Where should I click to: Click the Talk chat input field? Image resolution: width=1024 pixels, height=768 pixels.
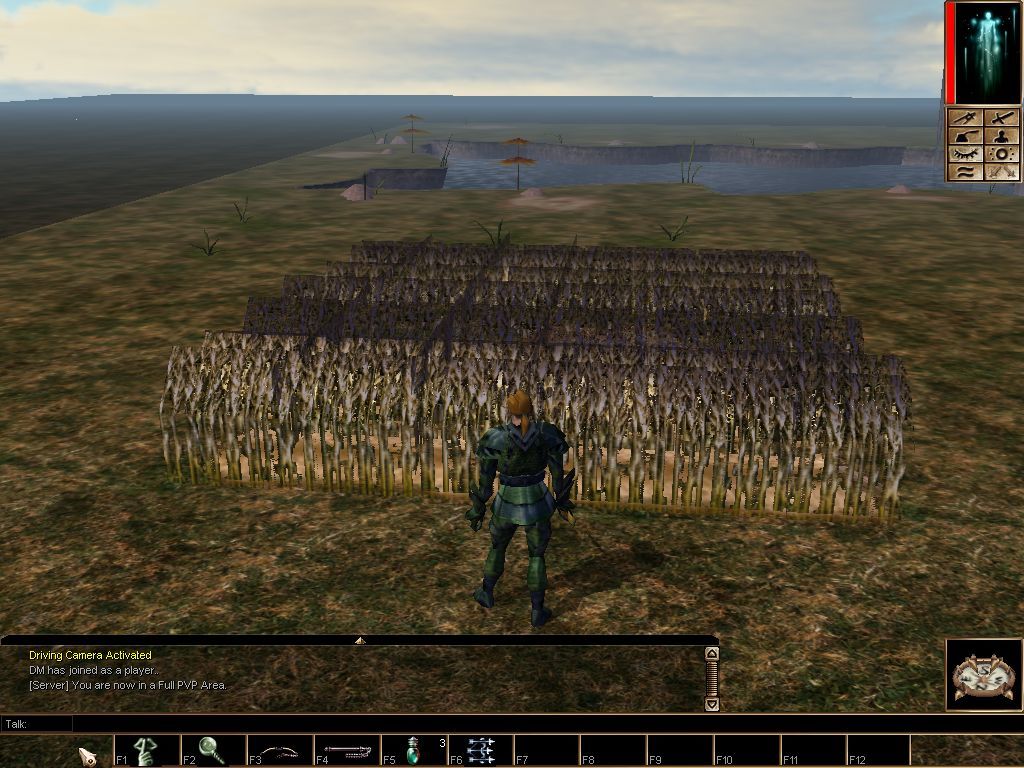pyautogui.click(x=390, y=723)
